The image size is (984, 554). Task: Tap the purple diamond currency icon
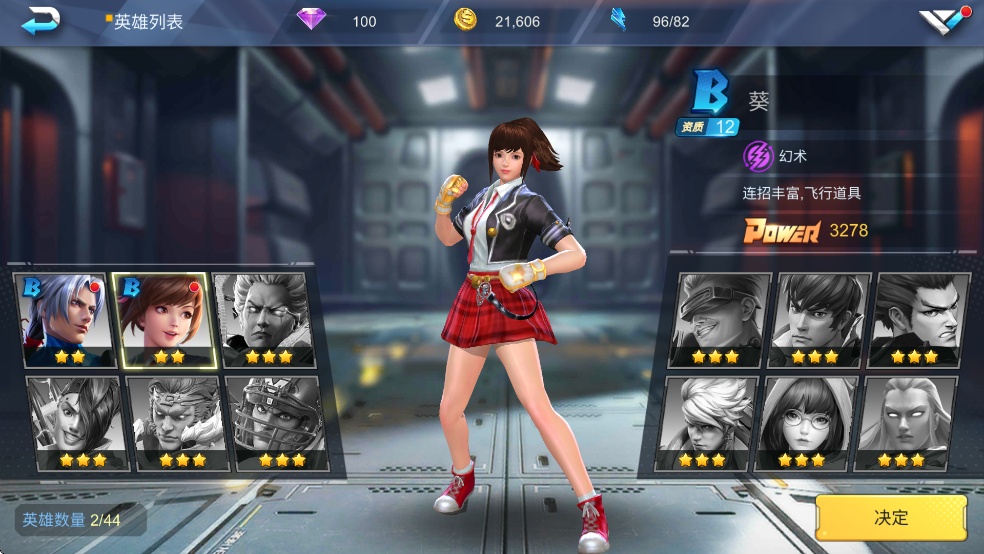(312, 20)
